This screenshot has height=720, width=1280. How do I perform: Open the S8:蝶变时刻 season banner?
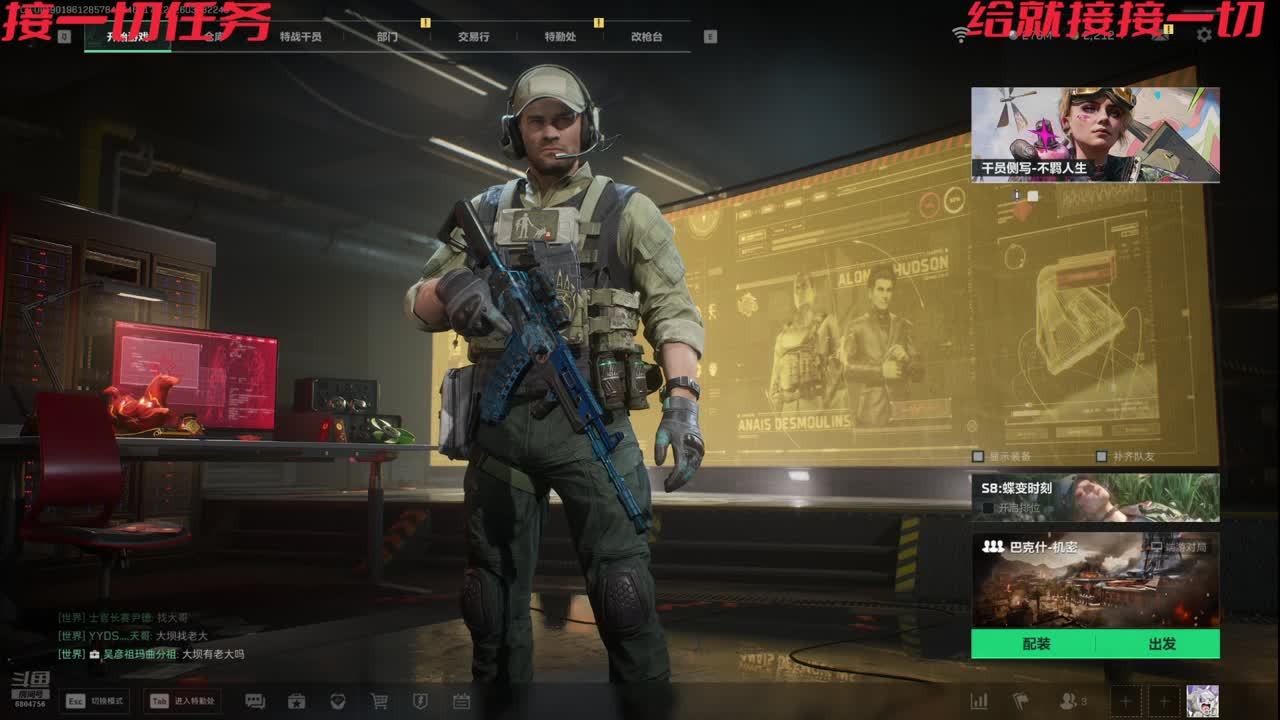click(1095, 497)
